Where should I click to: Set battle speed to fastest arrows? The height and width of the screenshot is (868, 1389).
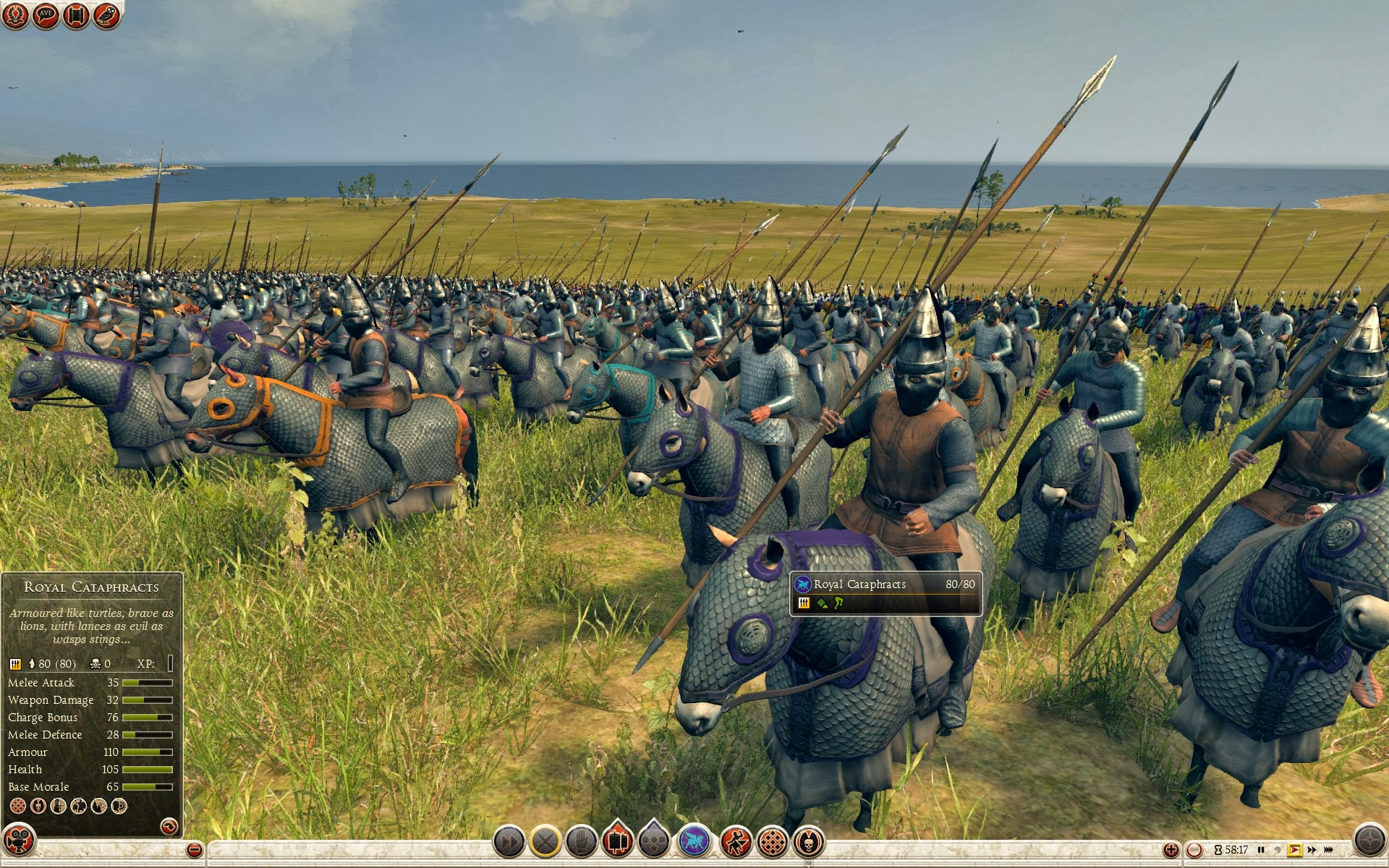[1329, 850]
